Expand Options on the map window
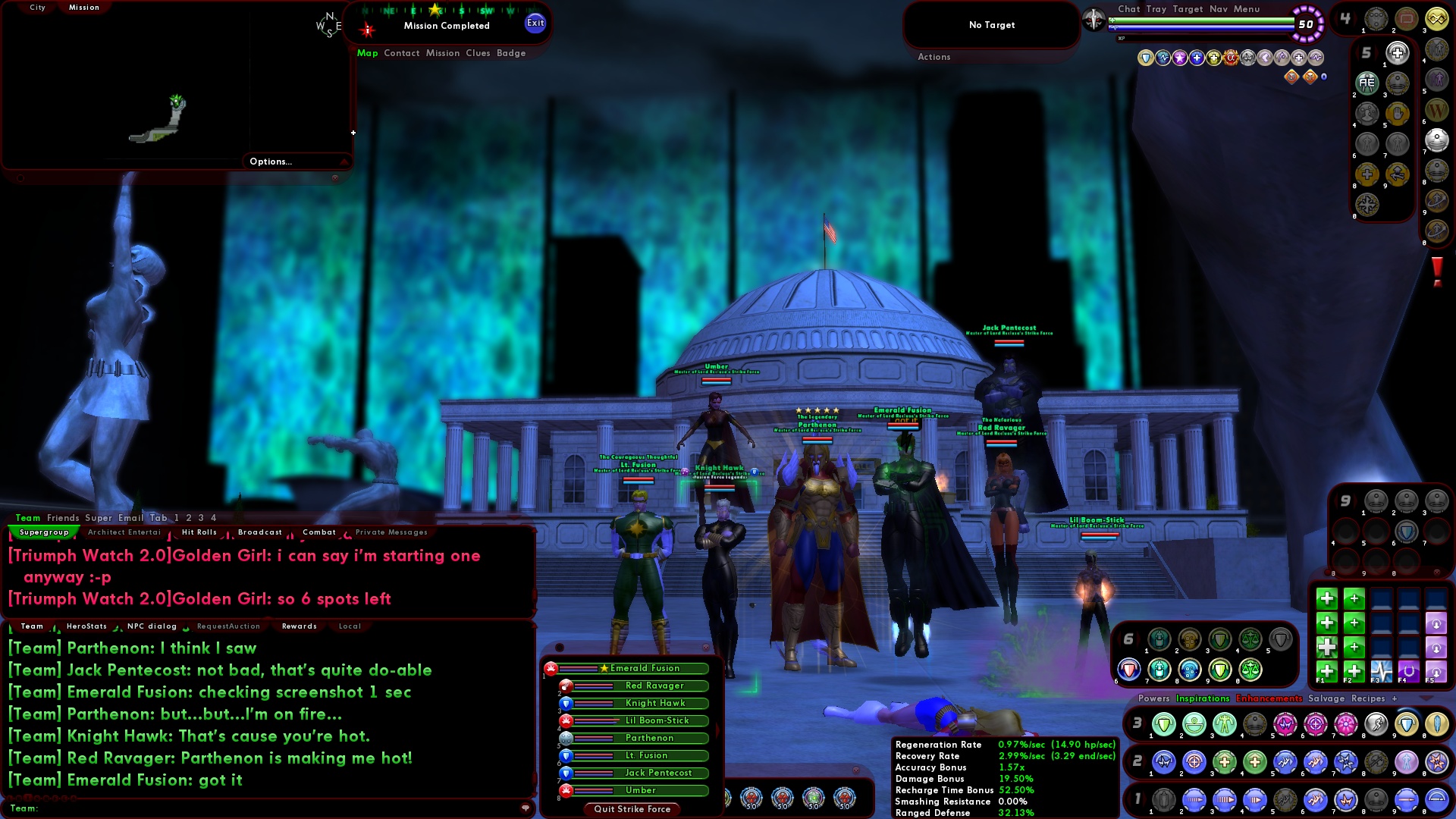Image resolution: width=1456 pixels, height=819 pixels. coord(270,161)
